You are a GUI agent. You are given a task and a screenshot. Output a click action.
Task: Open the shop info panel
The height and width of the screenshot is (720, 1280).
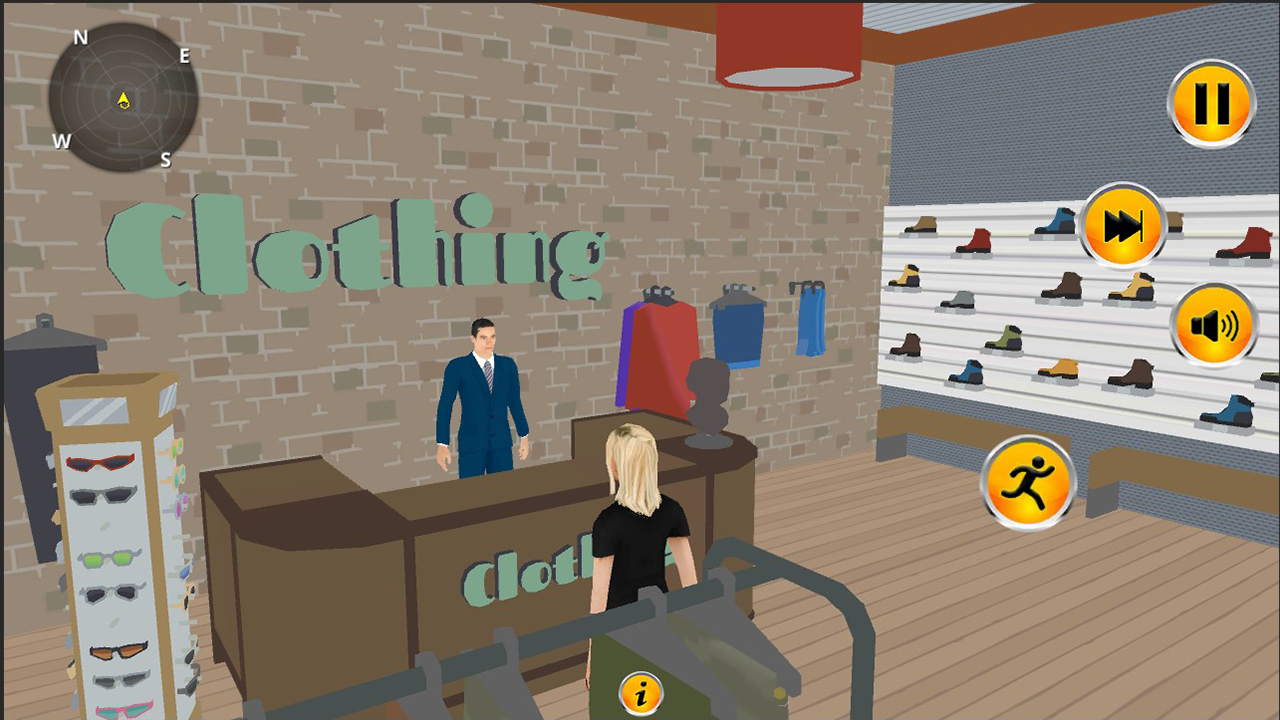pos(639,692)
